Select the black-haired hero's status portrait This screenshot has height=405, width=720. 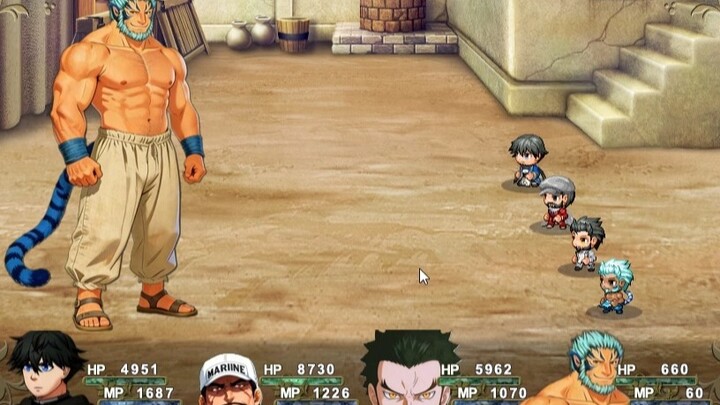(x=46, y=372)
